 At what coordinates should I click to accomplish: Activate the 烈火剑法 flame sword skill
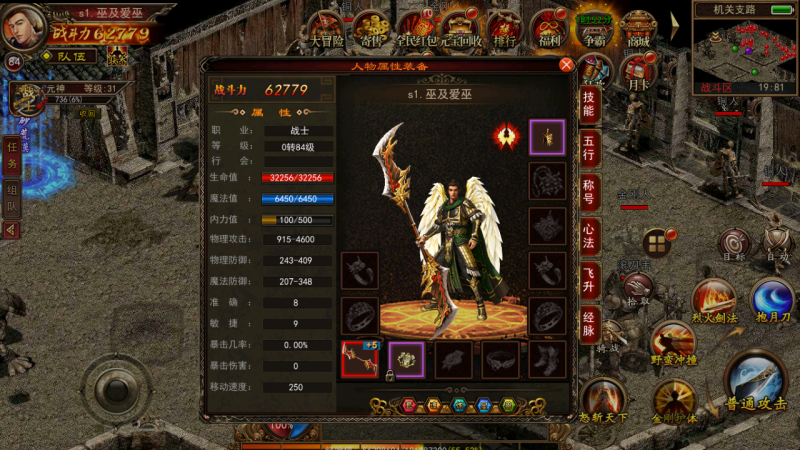point(714,300)
